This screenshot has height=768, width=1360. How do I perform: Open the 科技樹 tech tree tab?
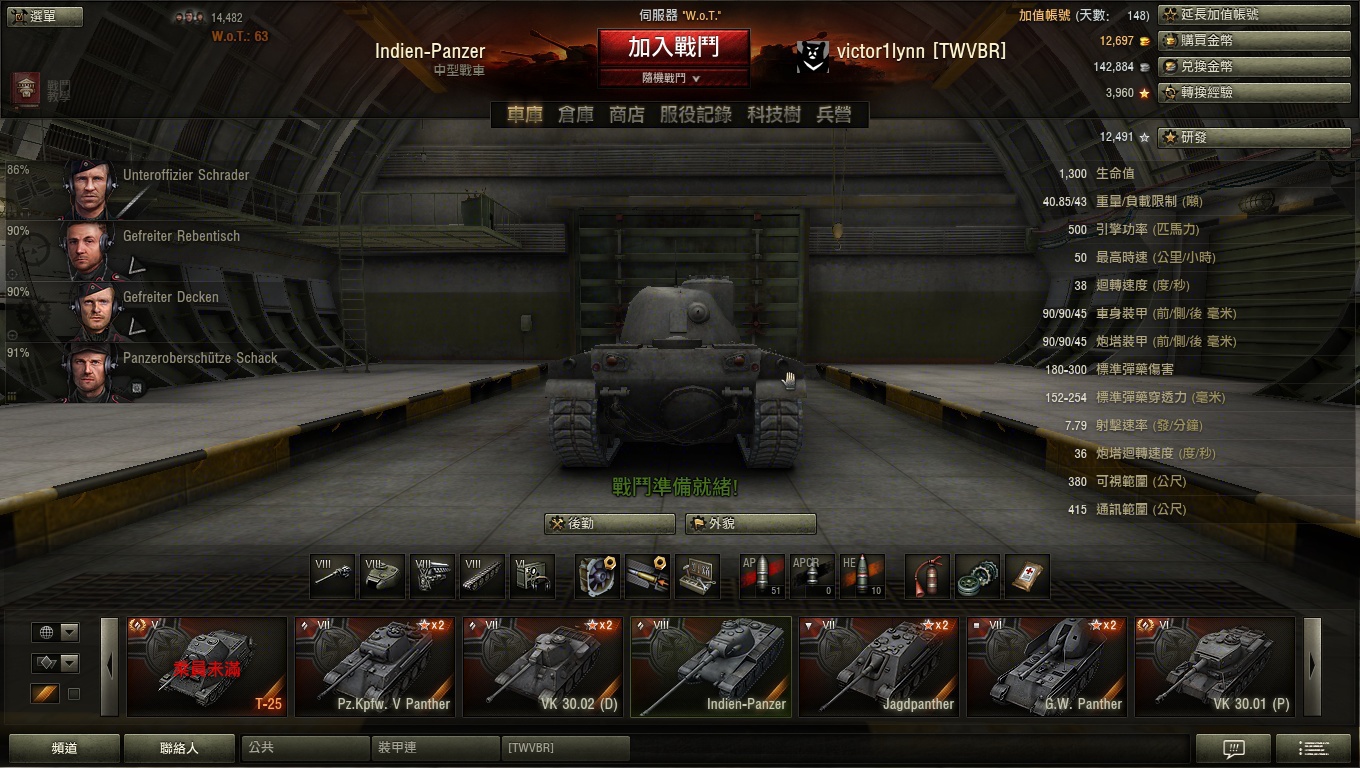coord(773,115)
